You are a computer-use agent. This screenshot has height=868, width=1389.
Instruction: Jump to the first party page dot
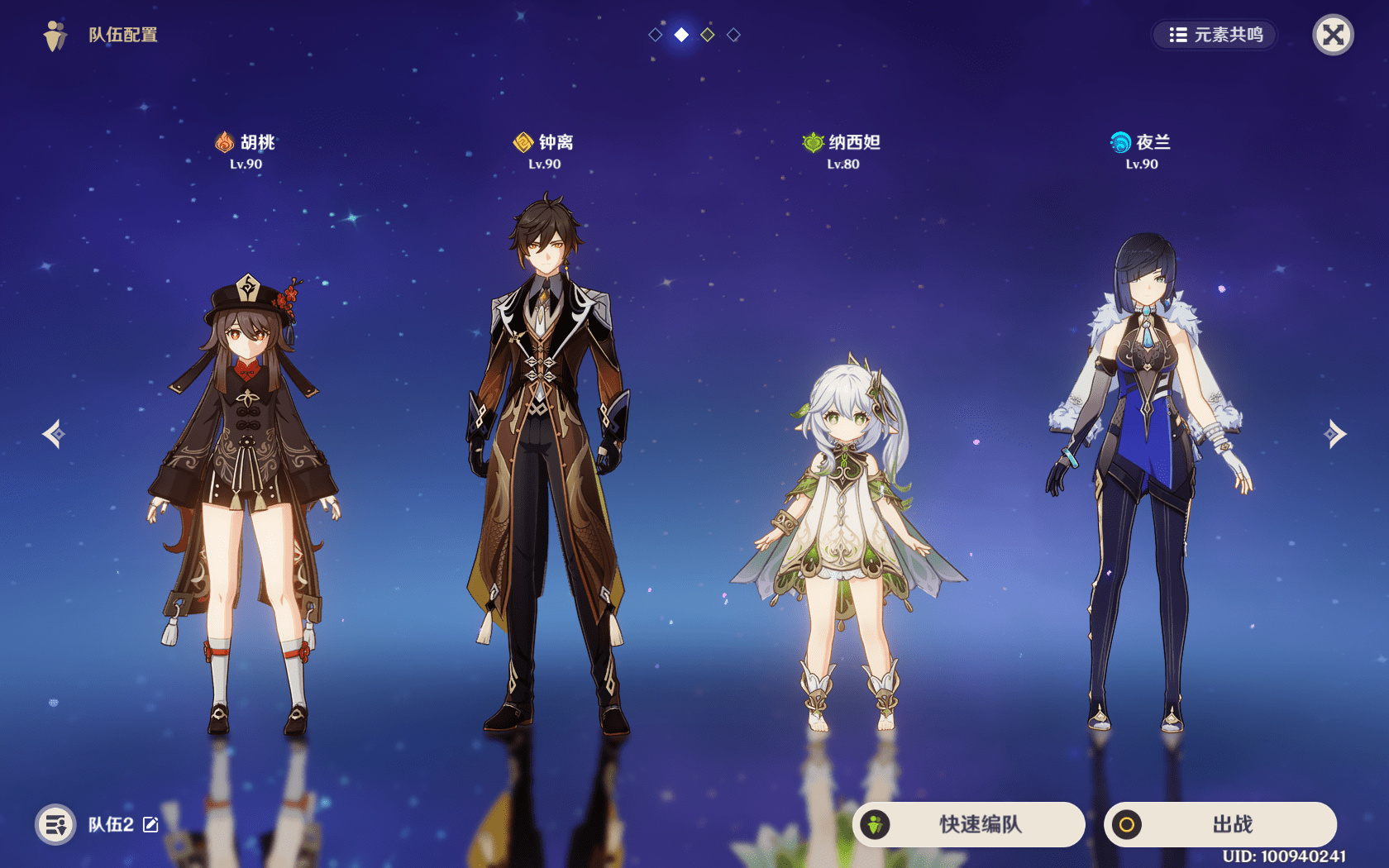pos(656,35)
